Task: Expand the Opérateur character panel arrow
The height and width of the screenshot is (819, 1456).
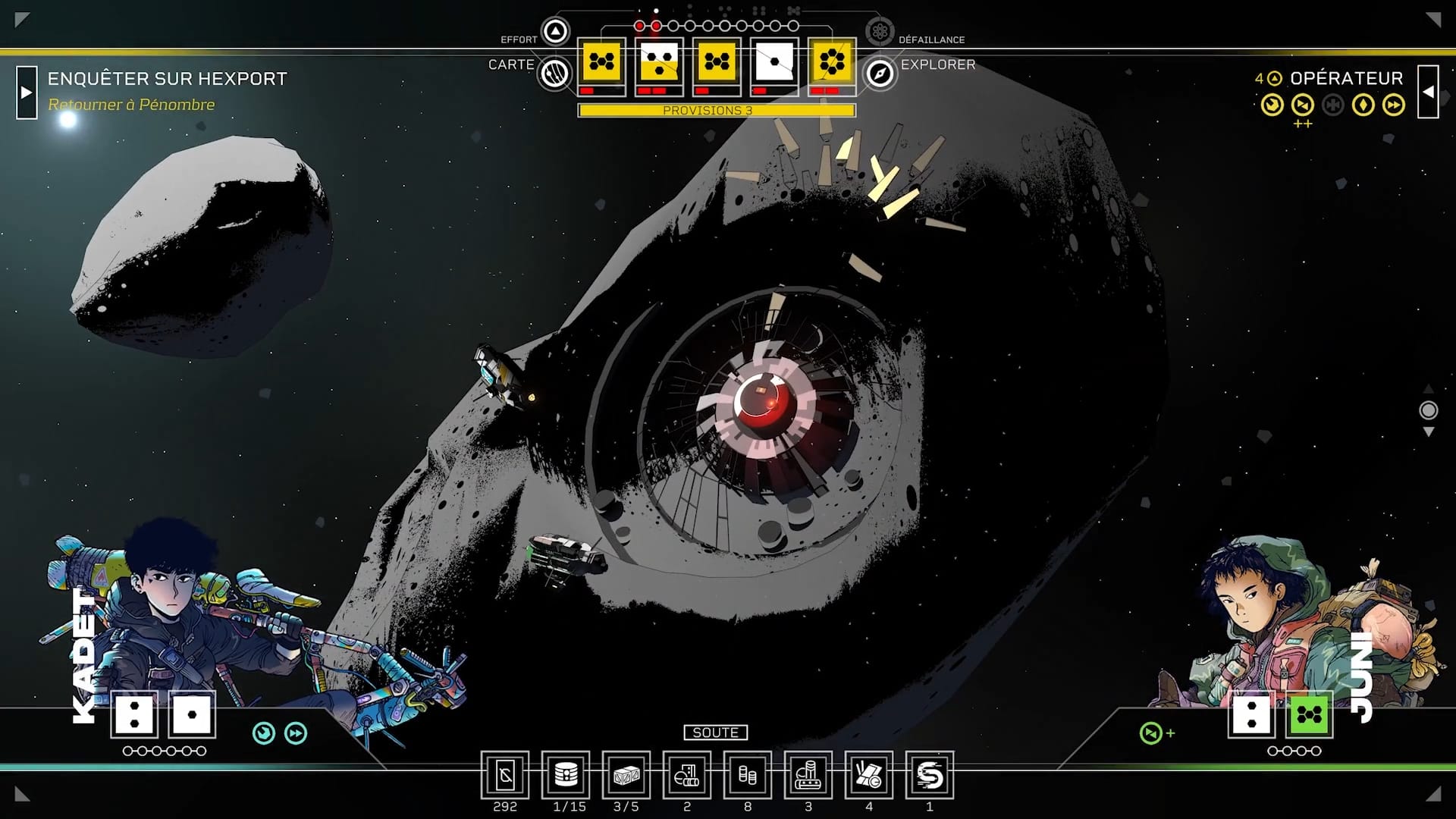Action: pyautogui.click(x=1428, y=93)
